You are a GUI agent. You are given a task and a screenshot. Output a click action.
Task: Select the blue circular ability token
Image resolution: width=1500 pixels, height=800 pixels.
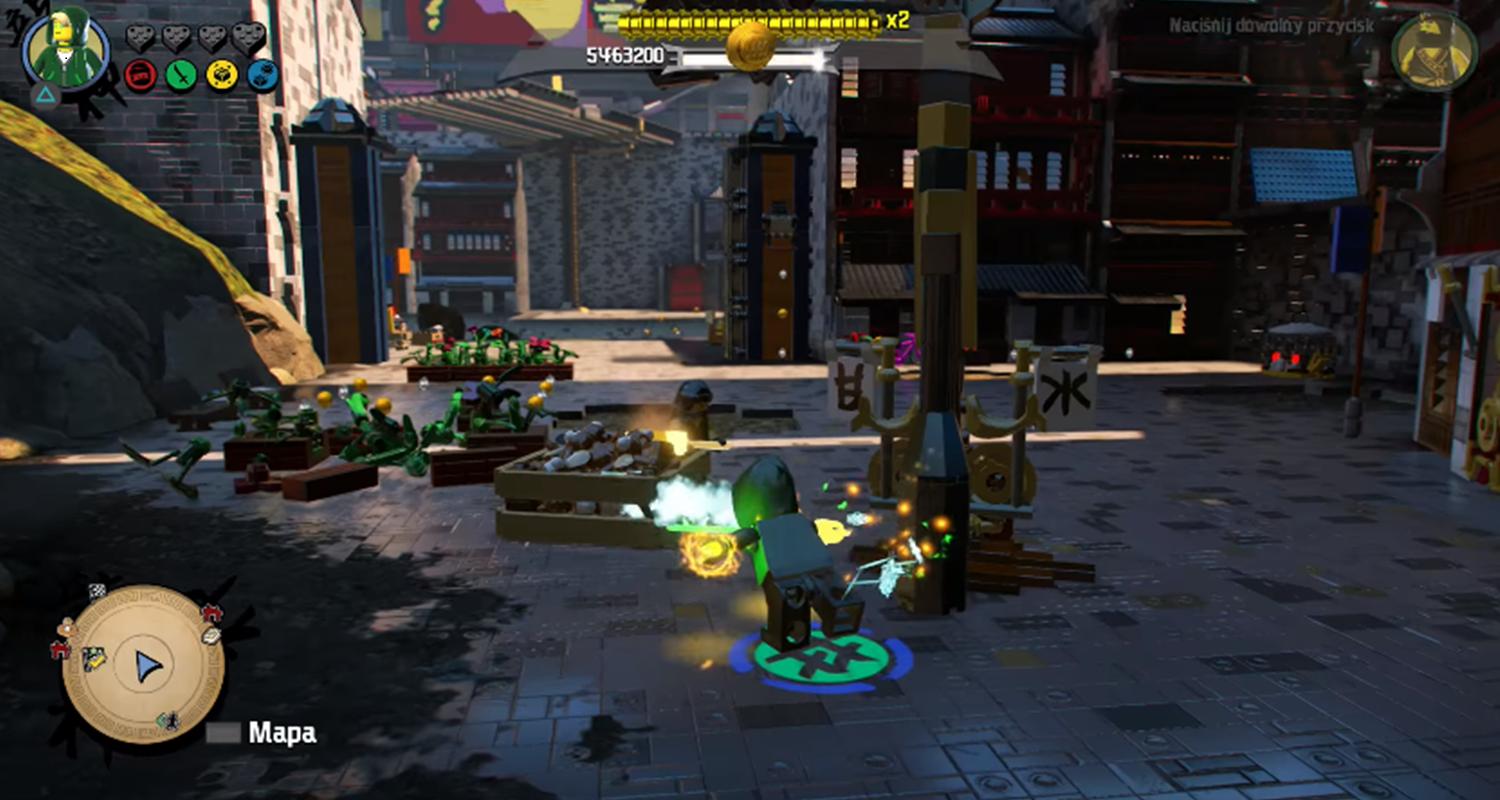tap(263, 75)
